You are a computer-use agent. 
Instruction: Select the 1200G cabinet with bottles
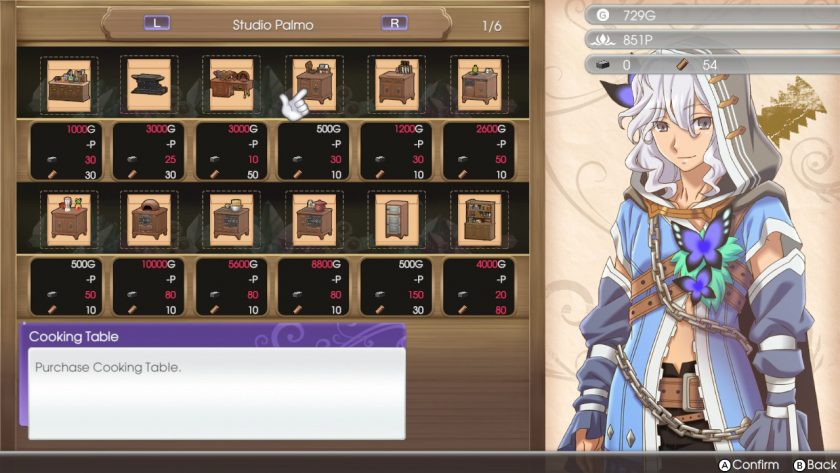397,84
